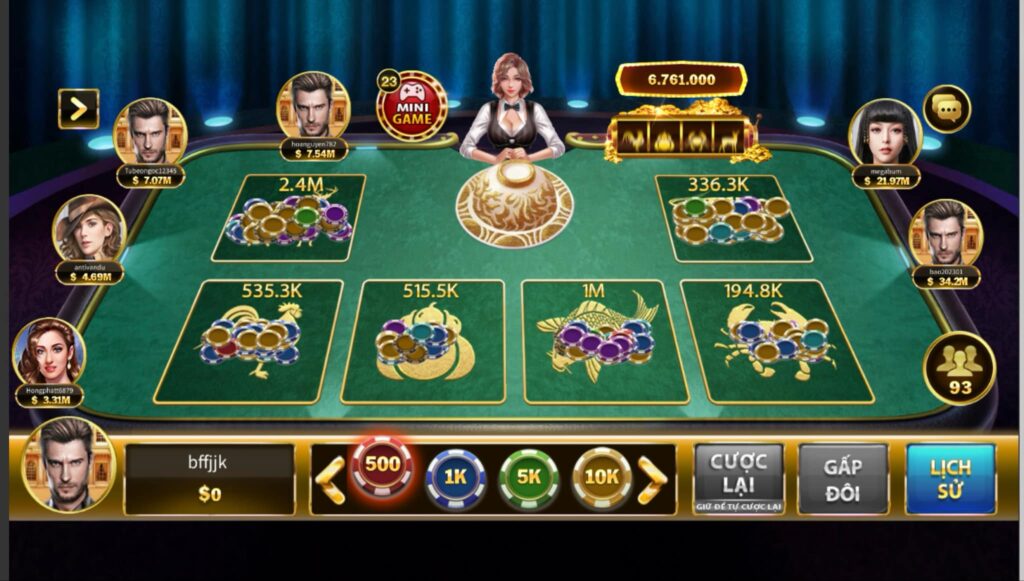1024x581 pixels.
Task: Expand the side panel with the arrow button
Action: pyautogui.click(x=78, y=109)
